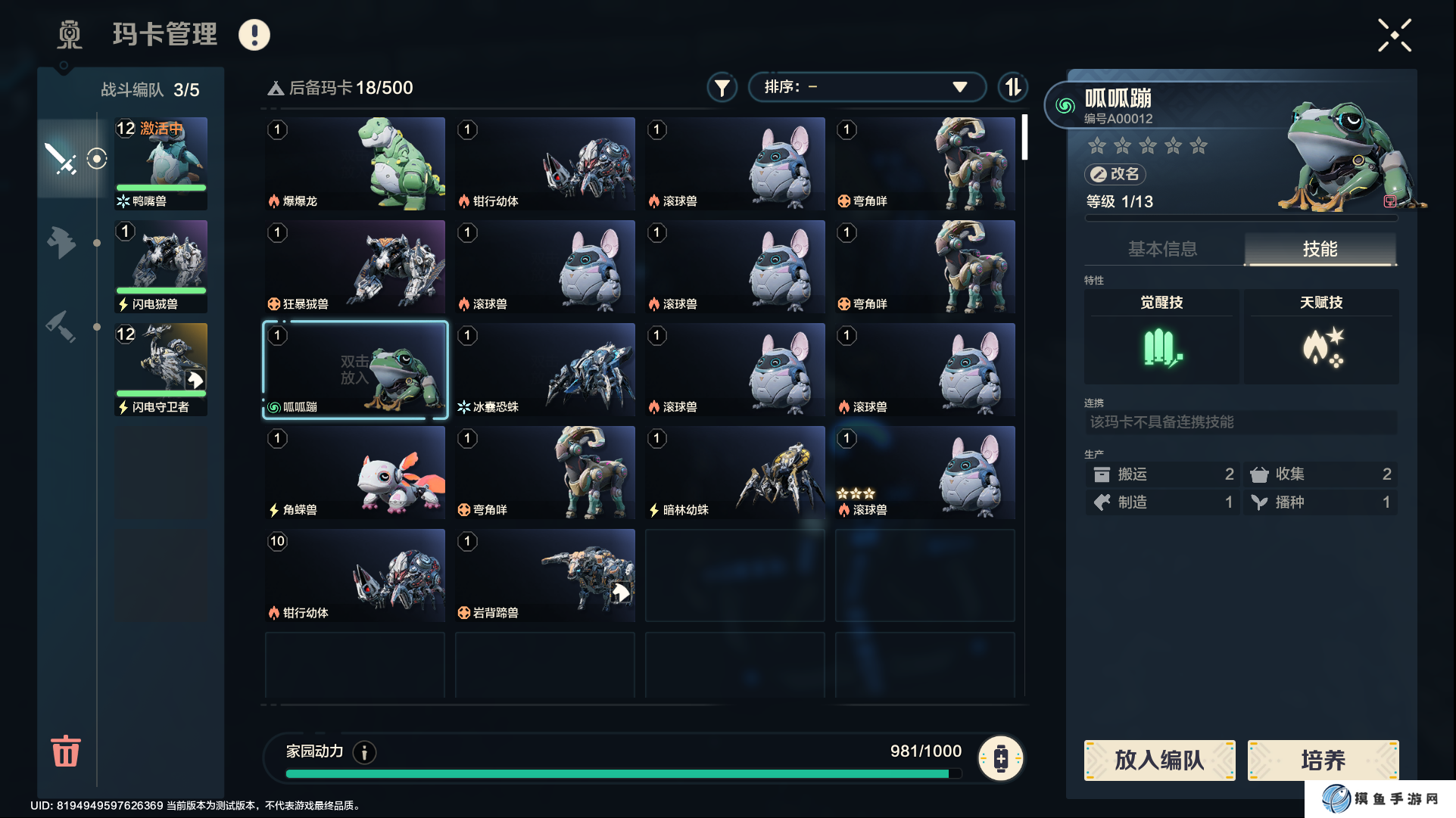Viewport: 1456px width, 818px height.
Task: Select the 技能 tab
Action: [1320, 249]
